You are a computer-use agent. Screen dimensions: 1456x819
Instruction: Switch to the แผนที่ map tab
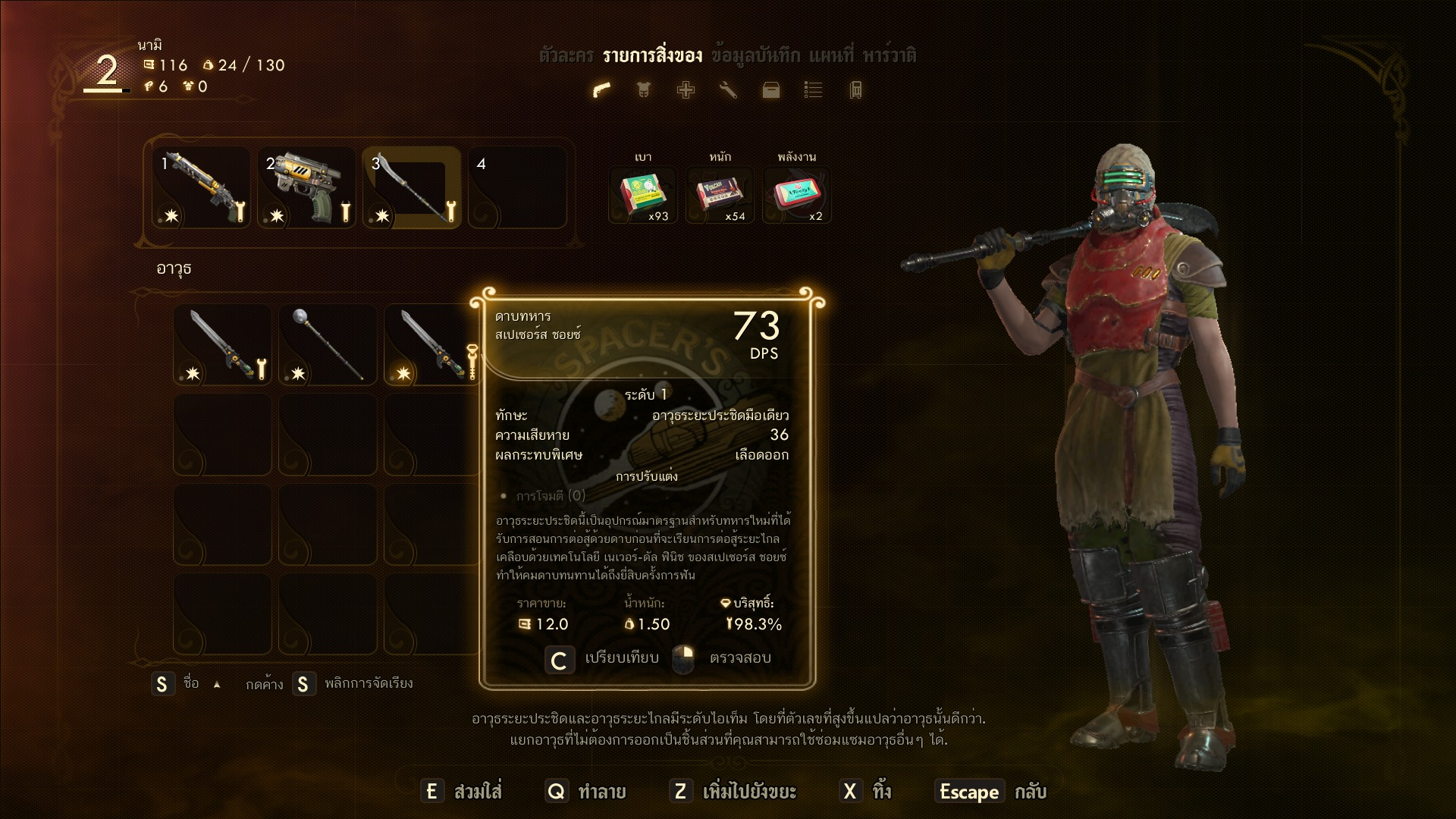(x=830, y=55)
